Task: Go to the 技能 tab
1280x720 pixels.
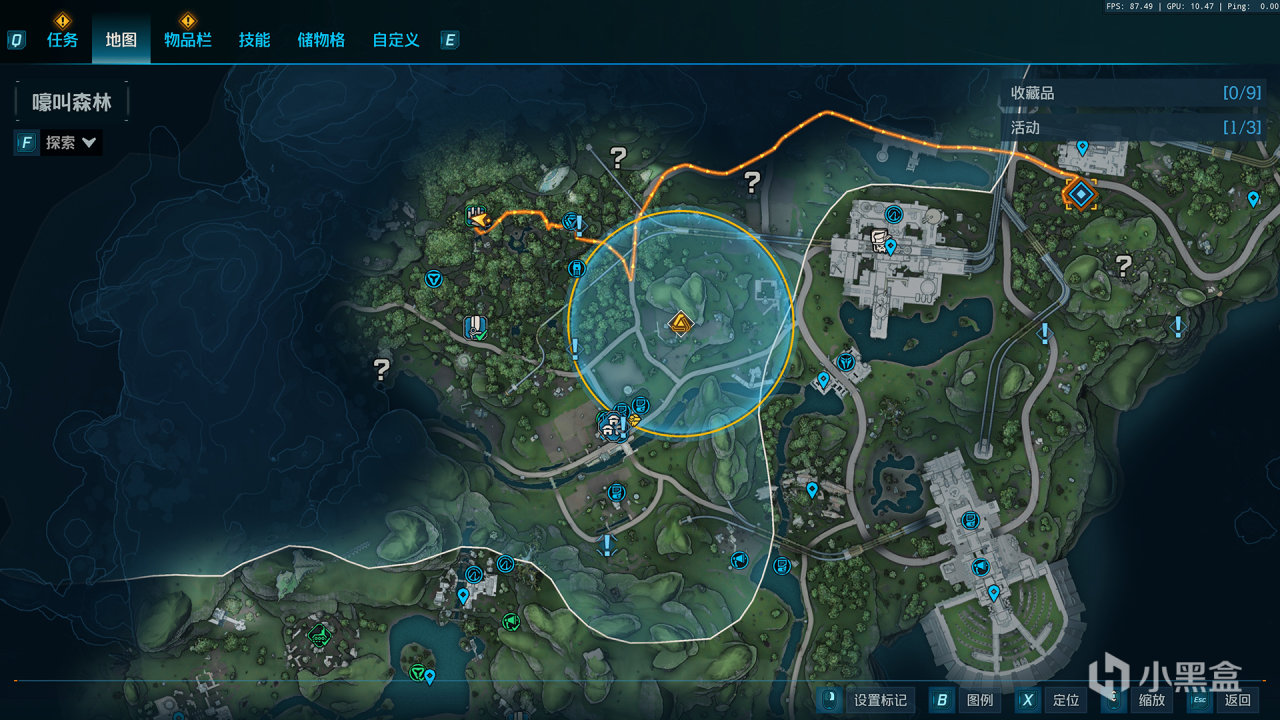Action: click(254, 40)
